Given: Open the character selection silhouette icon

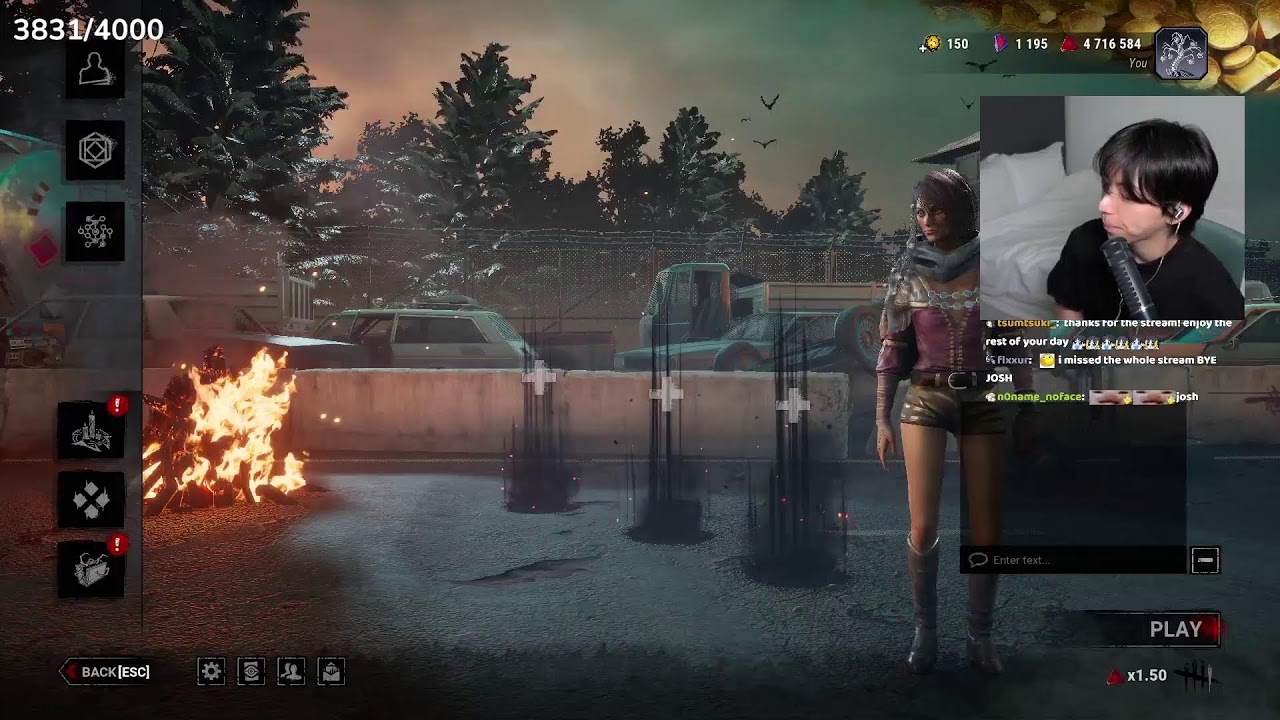Looking at the screenshot, I should click(x=95, y=70).
